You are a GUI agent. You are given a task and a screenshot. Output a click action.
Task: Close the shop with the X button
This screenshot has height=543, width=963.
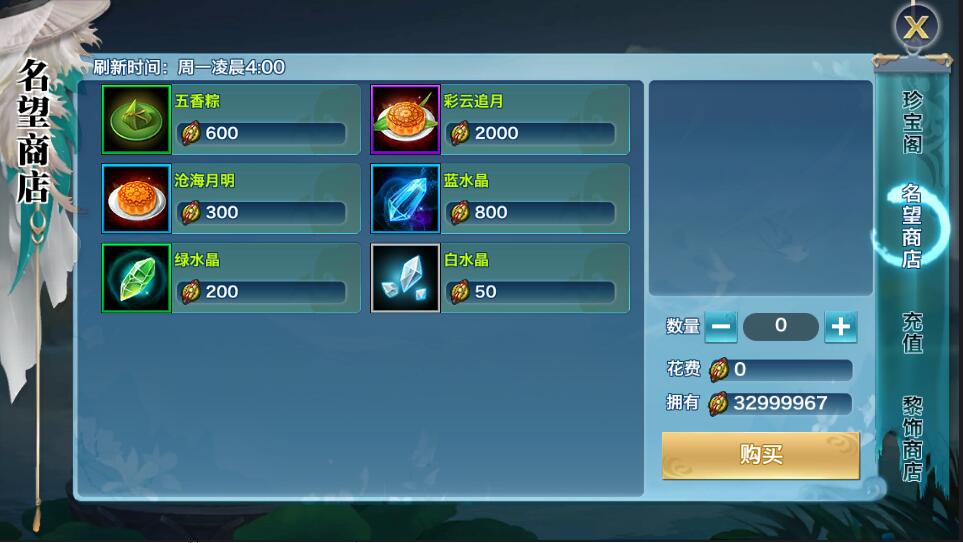pos(915,27)
